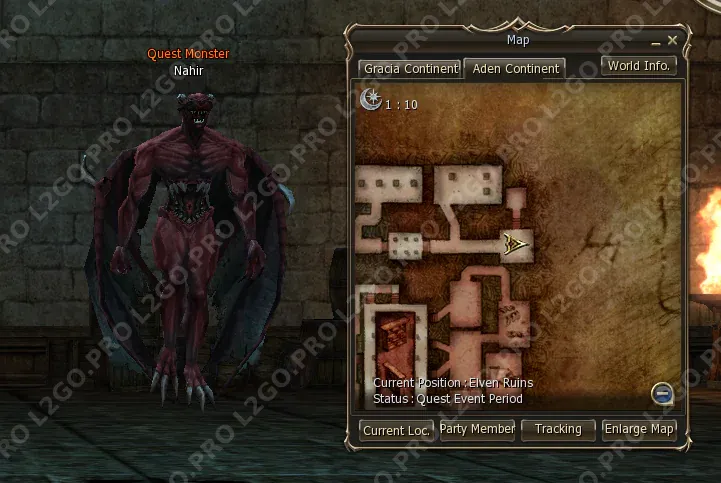Show Party Member locations
721x483 pixels.
tap(478, 429)
